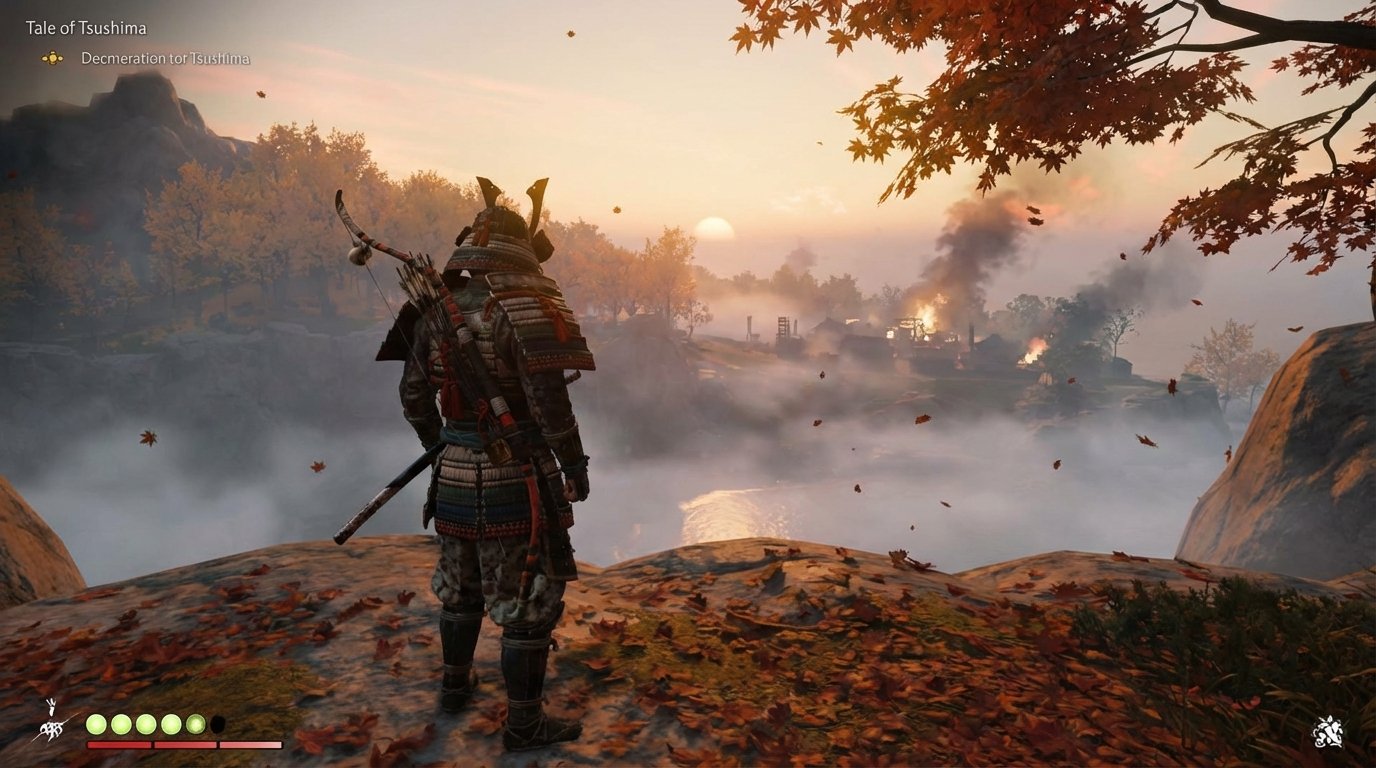Select the second green resolve orb
Viewport: 1376px width, 768px height.
[x=121, y=724]
